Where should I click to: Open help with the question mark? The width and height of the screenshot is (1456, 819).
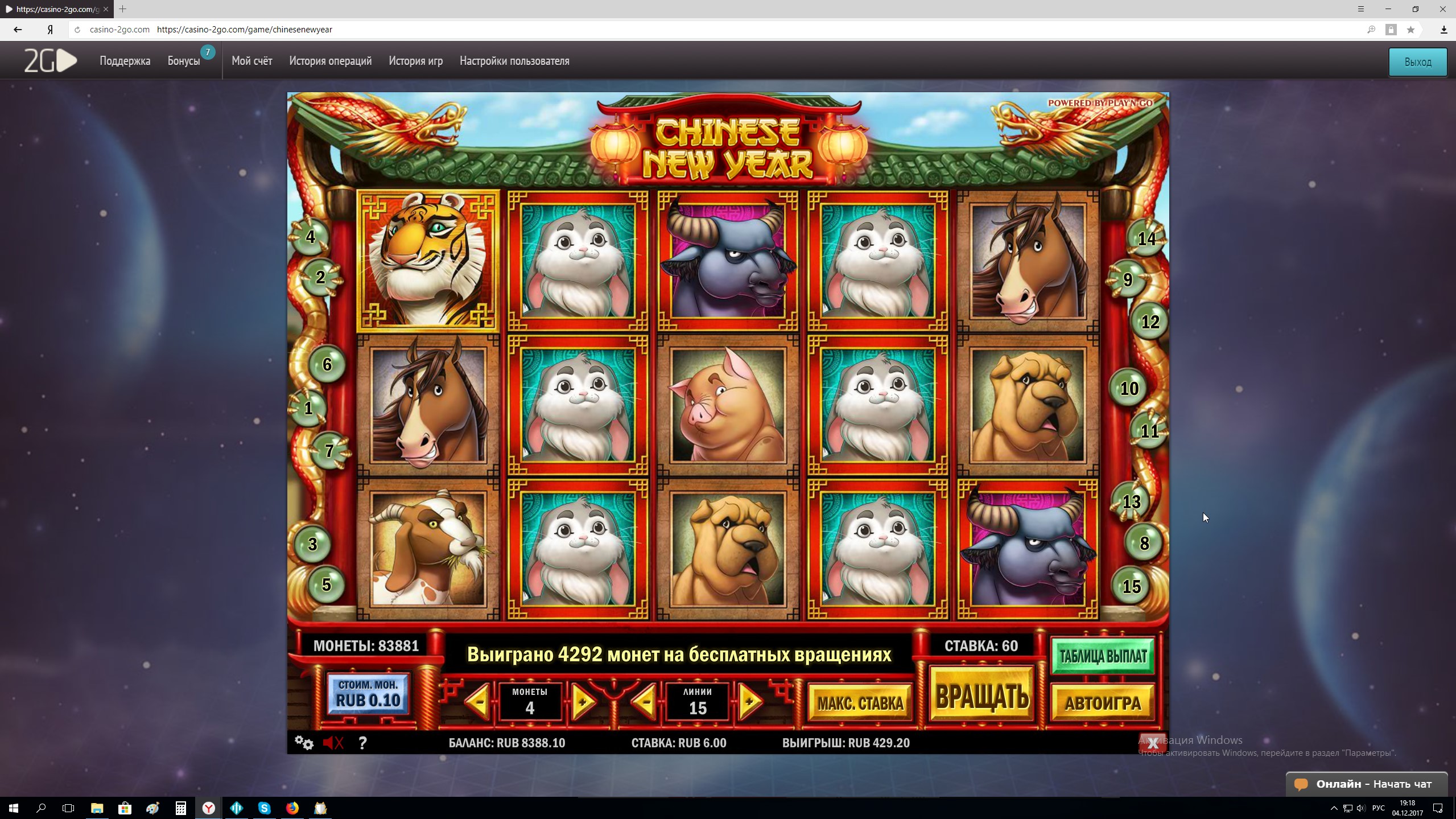(362, 743)
